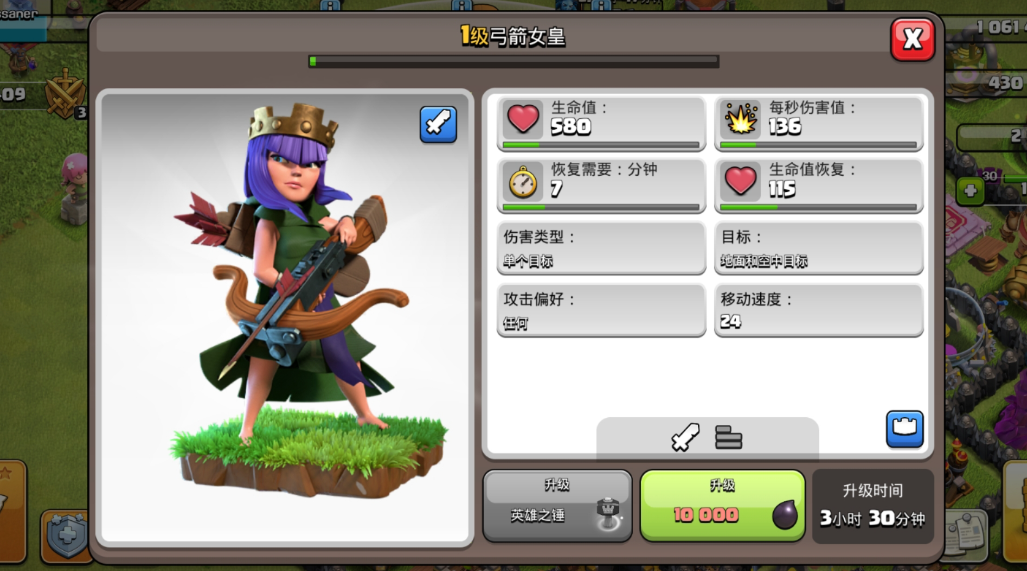
Task: Select the blue crown icon button
Action: 904,428
